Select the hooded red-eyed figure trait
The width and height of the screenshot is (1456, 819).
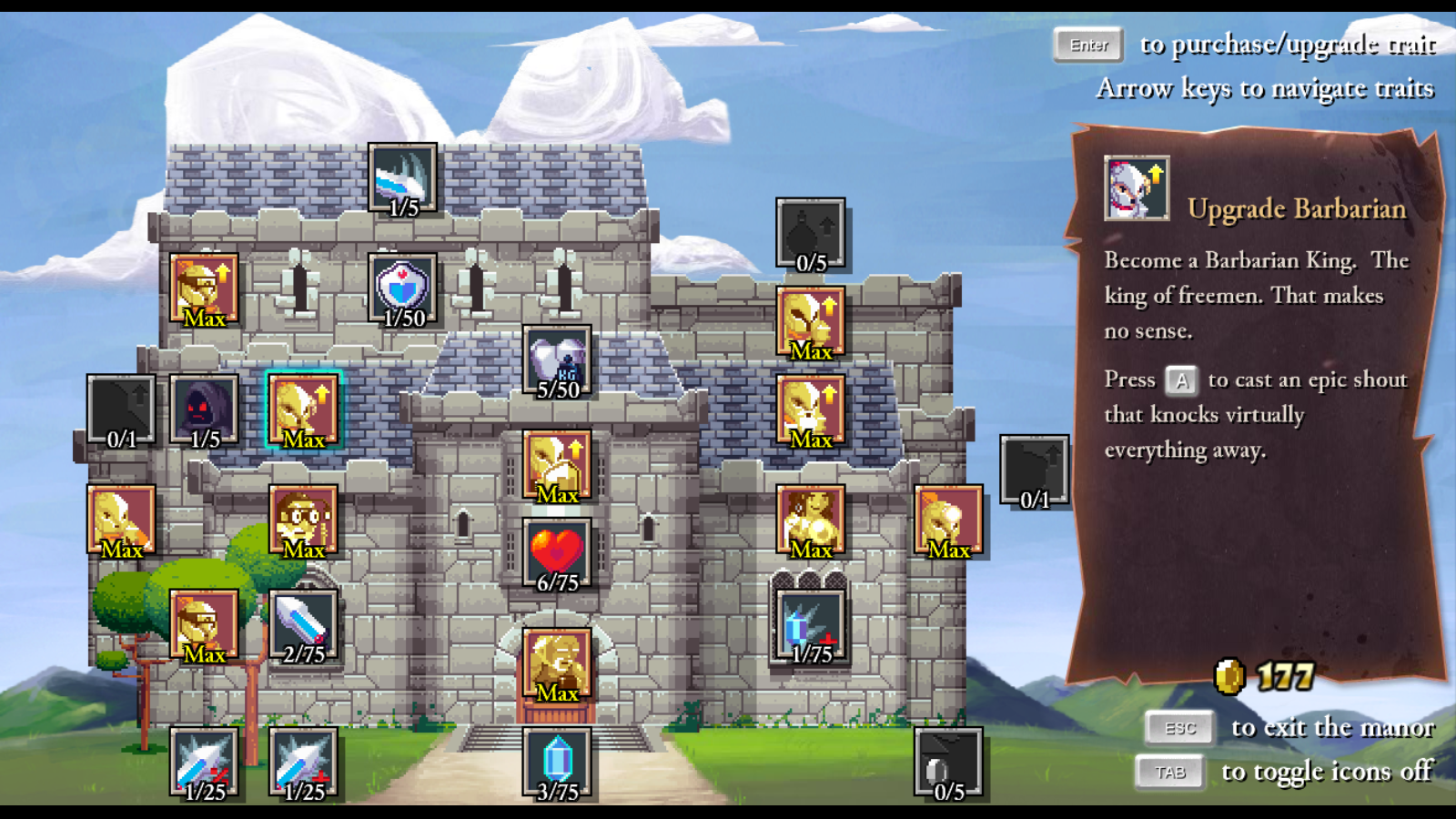pyautogui.click(x=204, y=409)
